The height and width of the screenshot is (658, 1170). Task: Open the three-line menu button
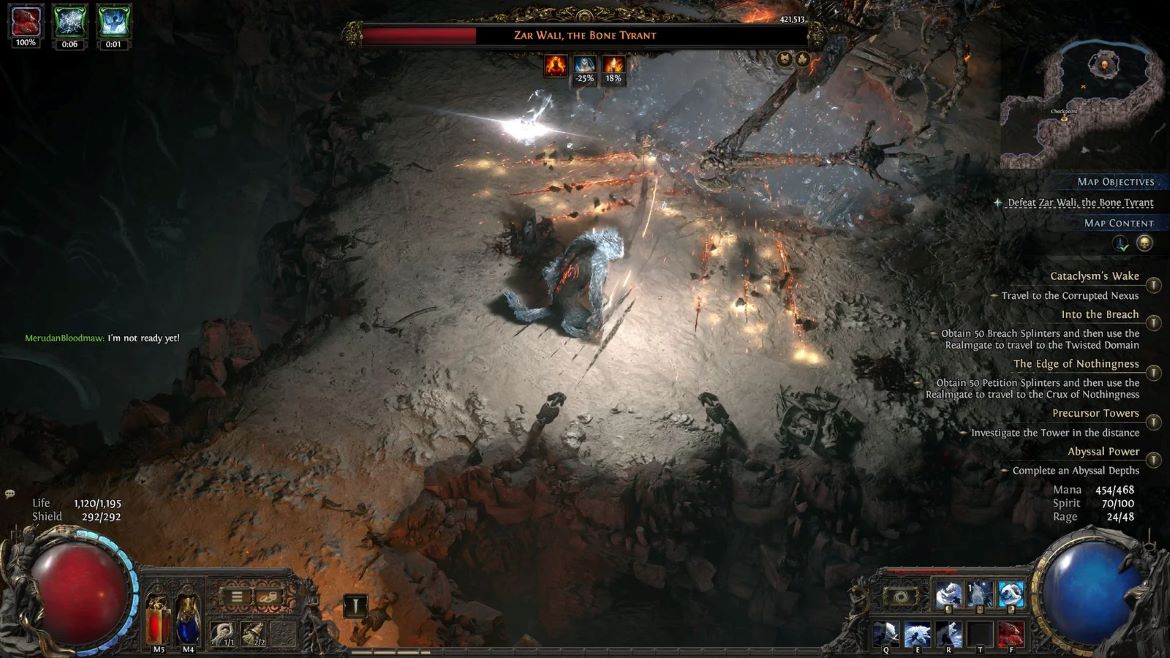(238, 597)
